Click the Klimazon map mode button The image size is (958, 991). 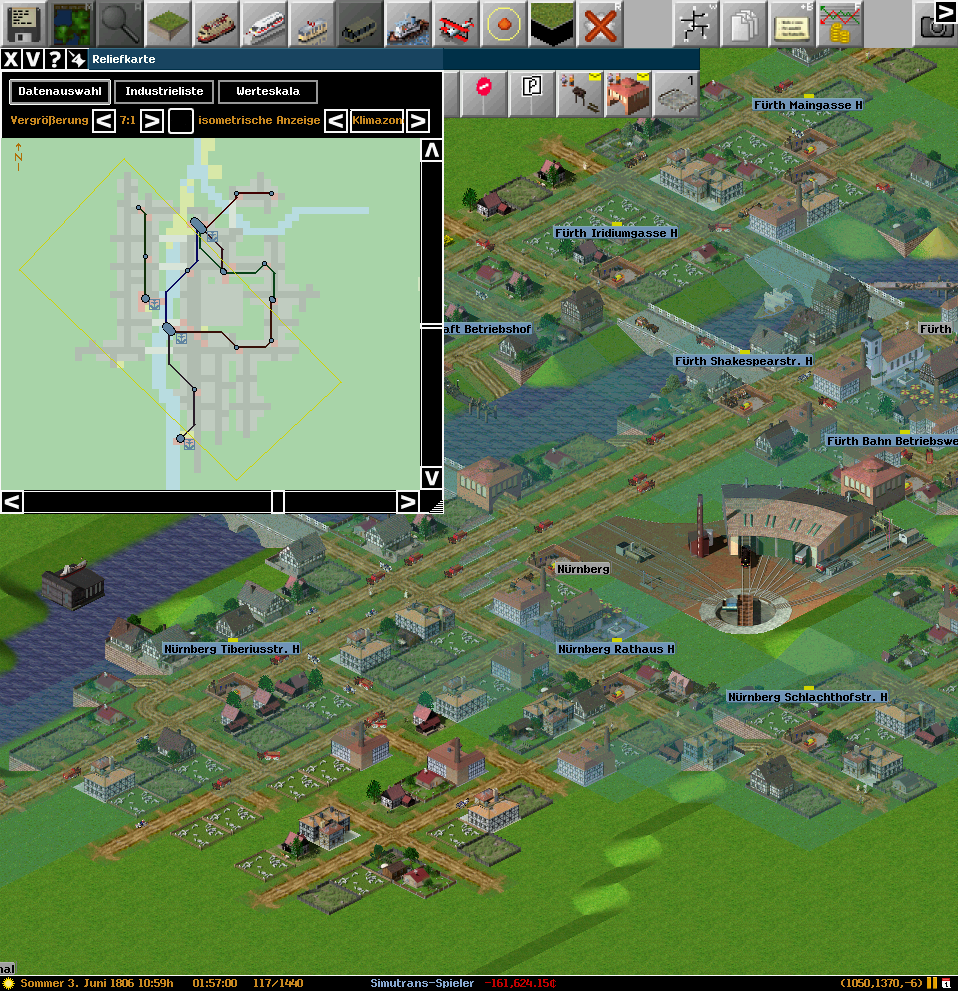(x=377, y=121)
